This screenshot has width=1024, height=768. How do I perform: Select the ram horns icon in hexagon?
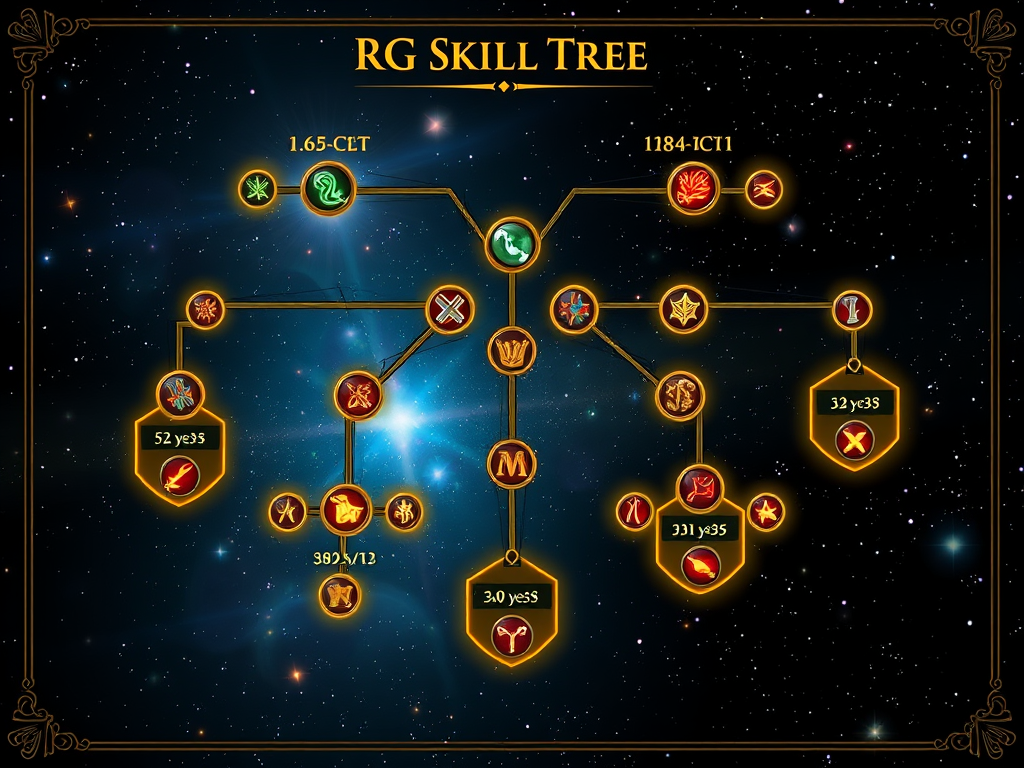(511, 636)
